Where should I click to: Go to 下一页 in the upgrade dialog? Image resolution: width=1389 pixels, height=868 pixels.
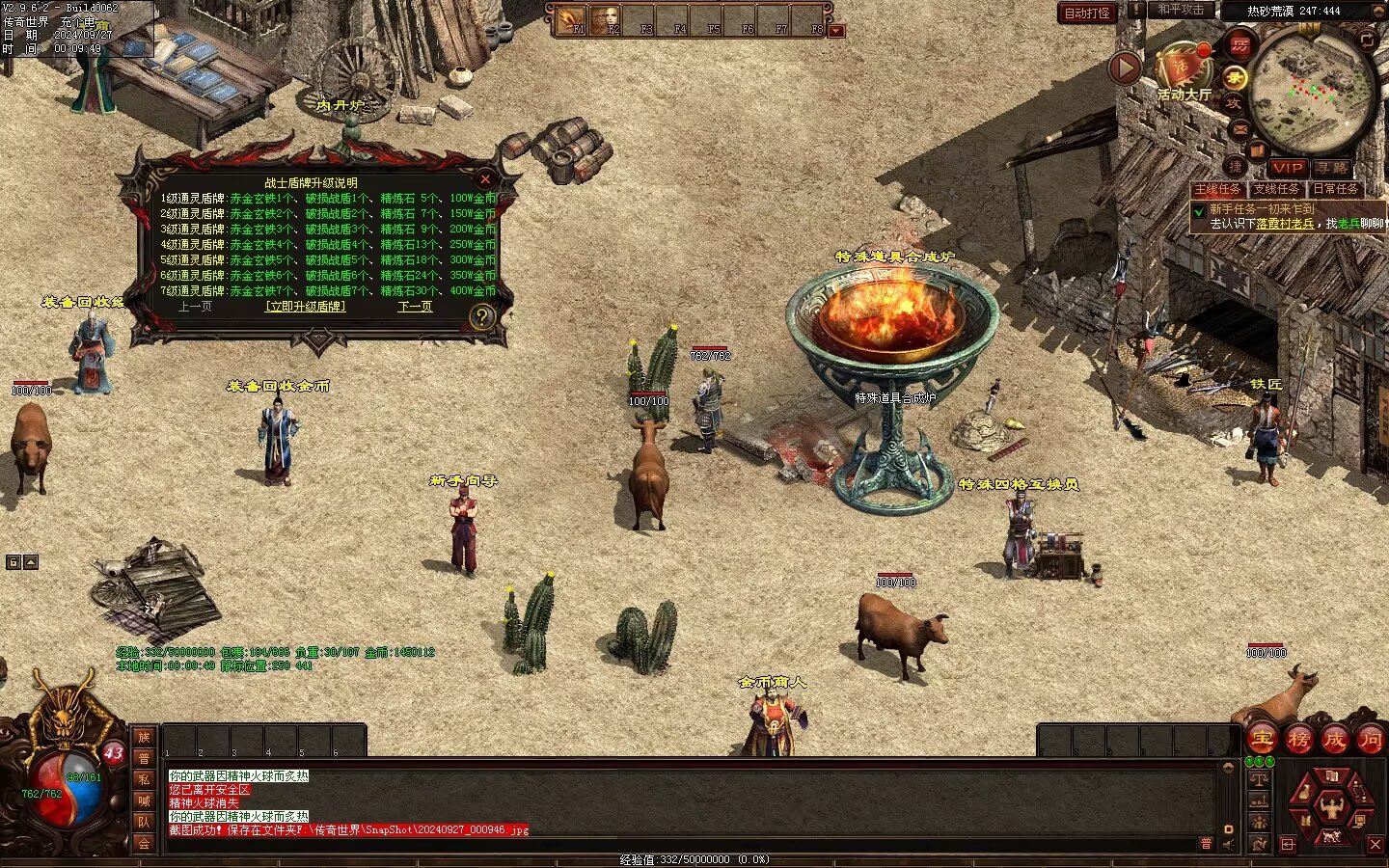click(415, 307)
